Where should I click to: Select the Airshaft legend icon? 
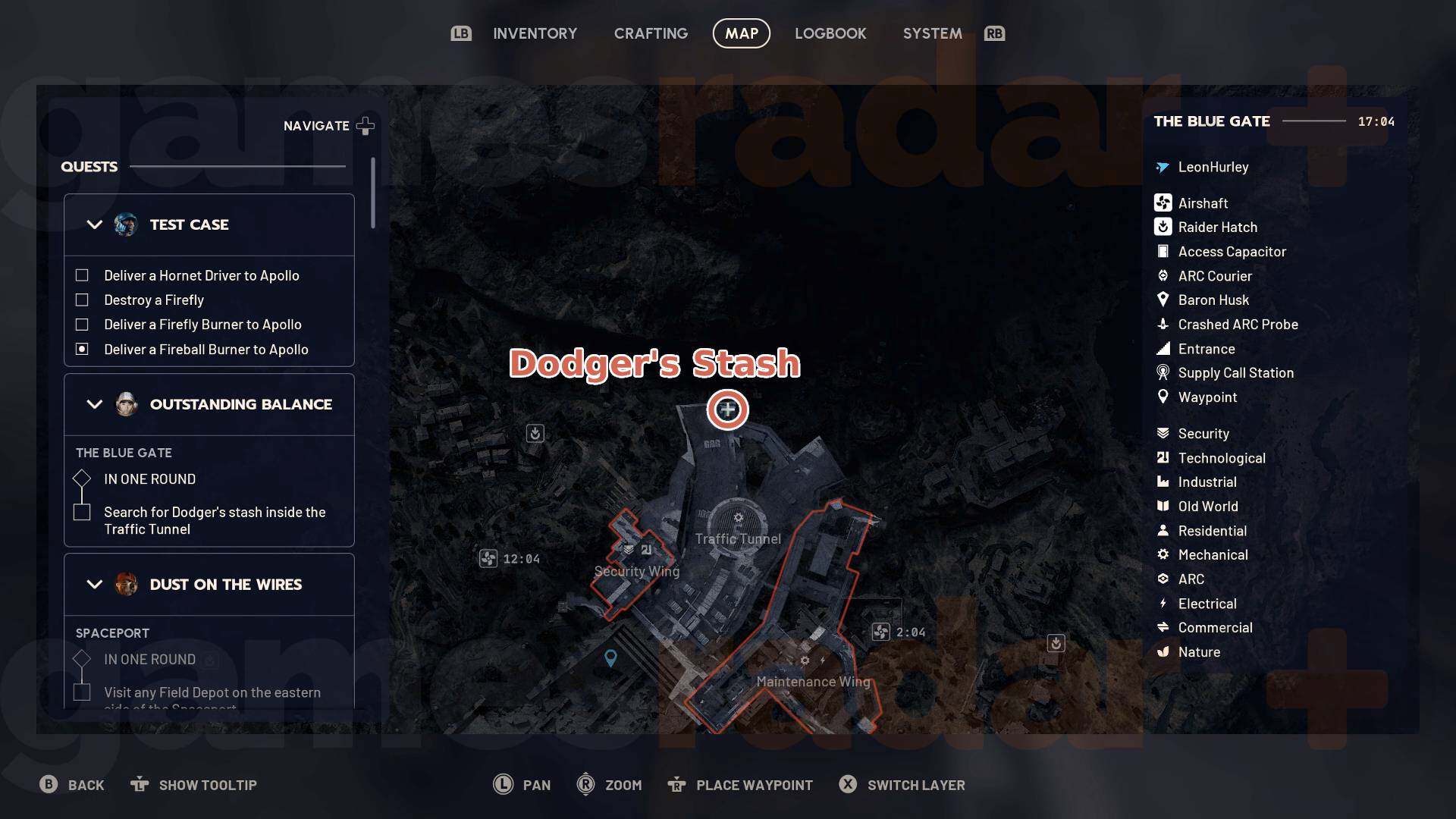[x=1162, y=202]
